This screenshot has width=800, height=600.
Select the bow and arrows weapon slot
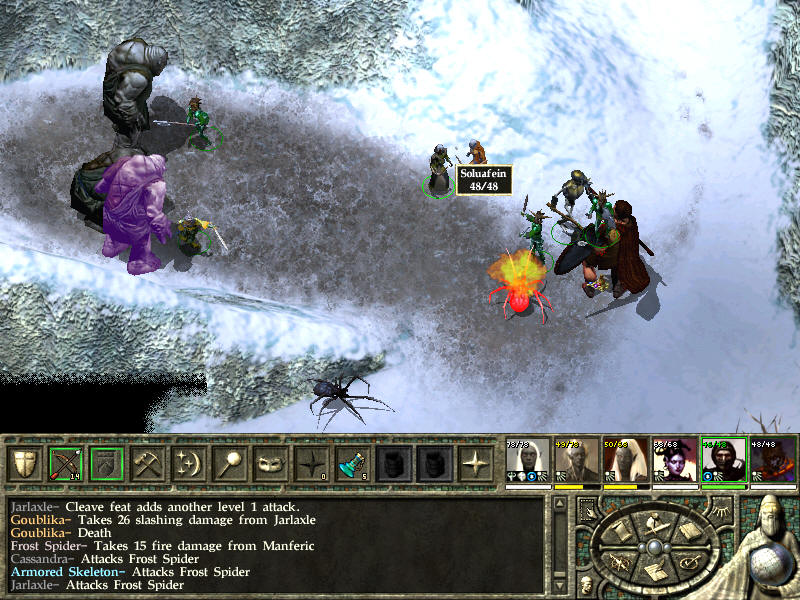(x=66, y=464)
